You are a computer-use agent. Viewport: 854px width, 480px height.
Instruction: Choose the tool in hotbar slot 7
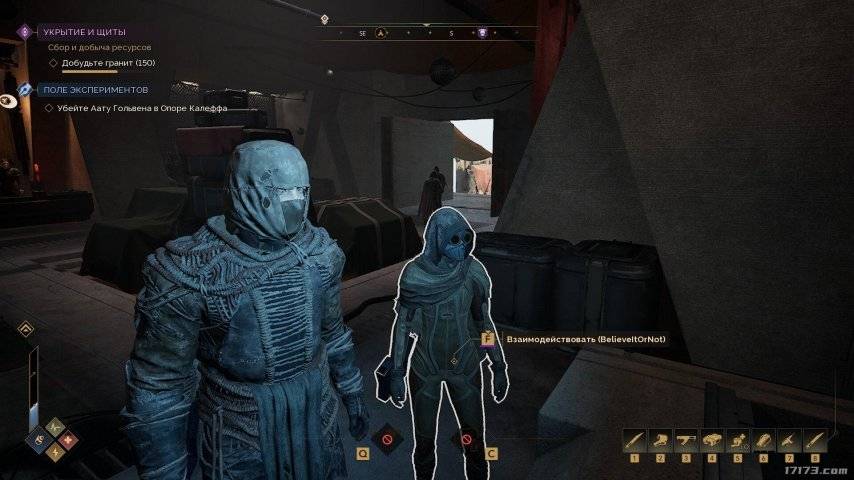pyautogui.click(x=789, y=439)
